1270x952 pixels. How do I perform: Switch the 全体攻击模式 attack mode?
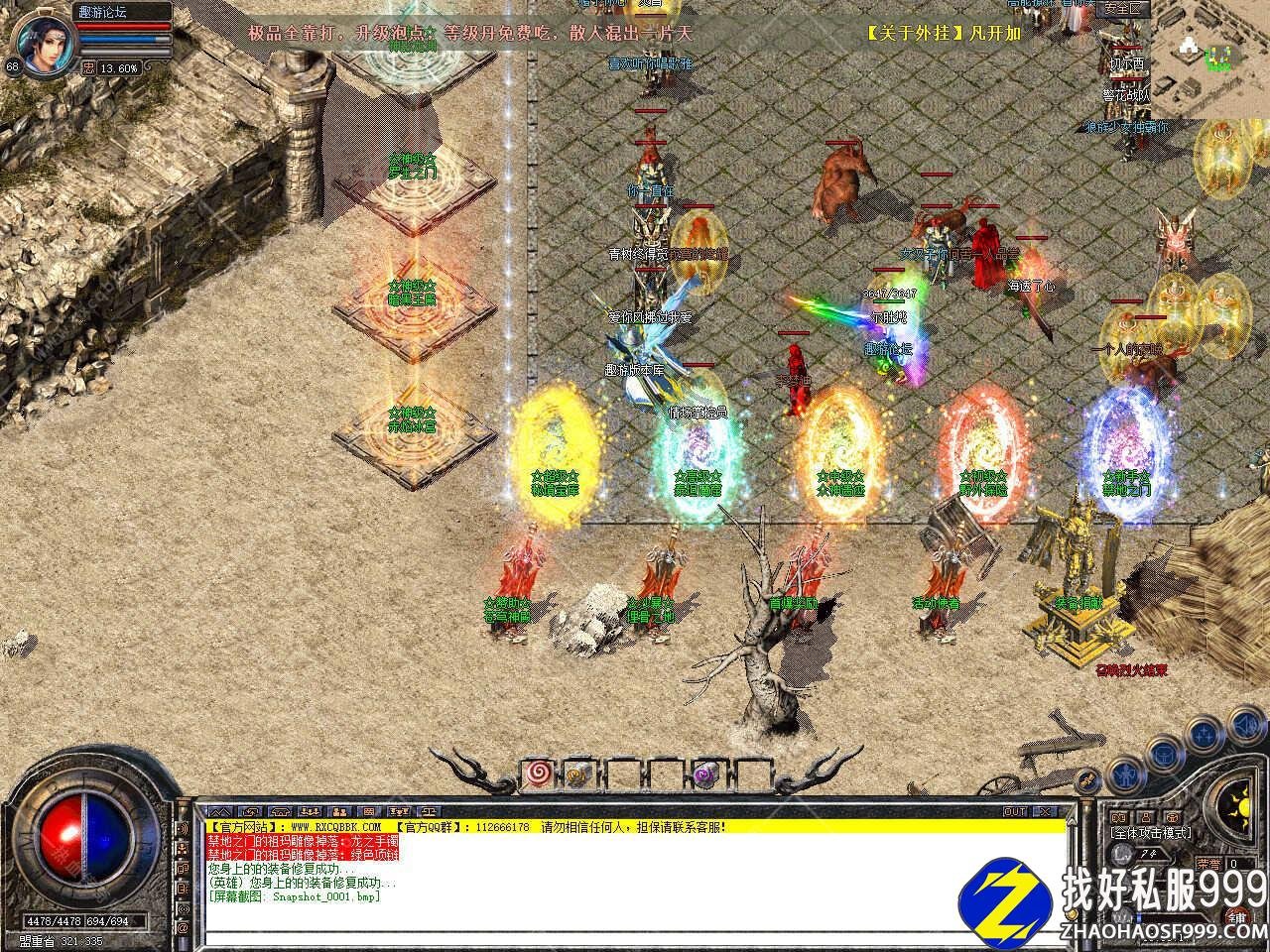point(1151,833)
